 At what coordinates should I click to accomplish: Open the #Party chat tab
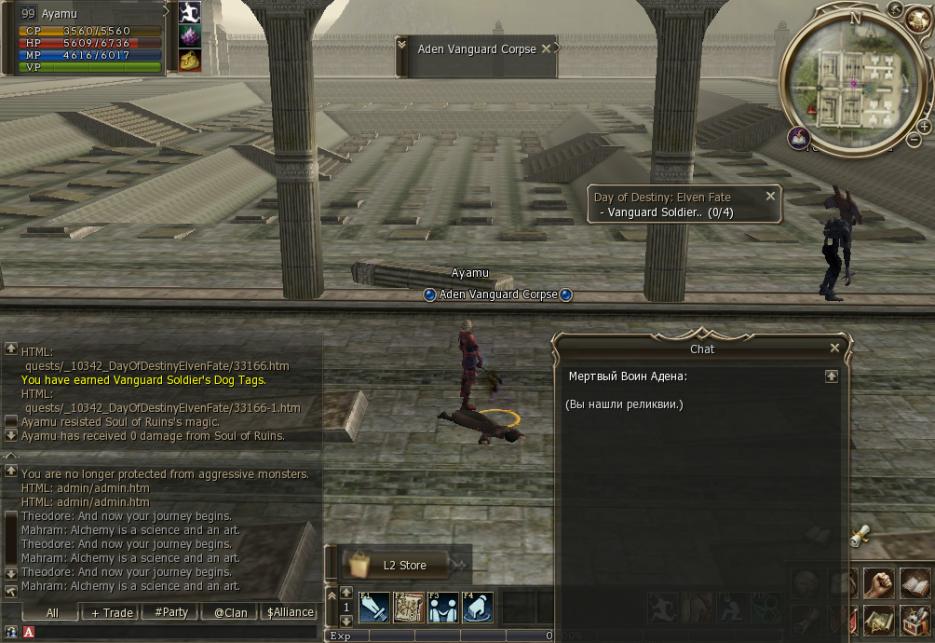coord(170,612)
